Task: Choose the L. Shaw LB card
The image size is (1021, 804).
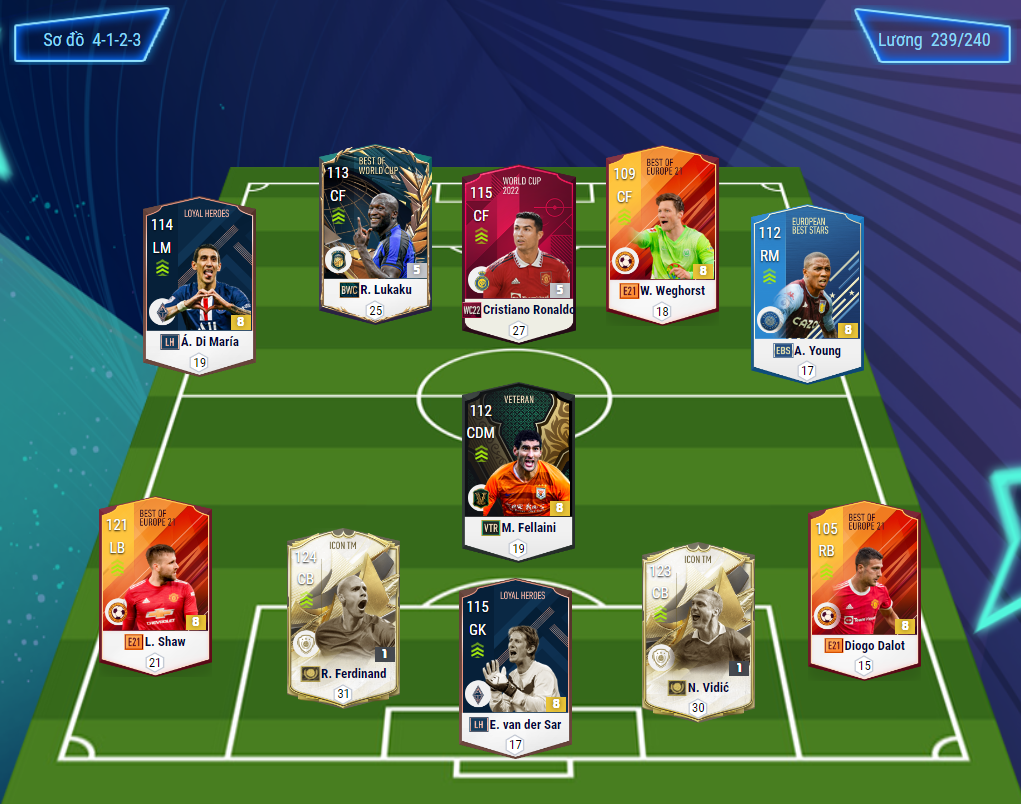Action: [x=155, y=582]
